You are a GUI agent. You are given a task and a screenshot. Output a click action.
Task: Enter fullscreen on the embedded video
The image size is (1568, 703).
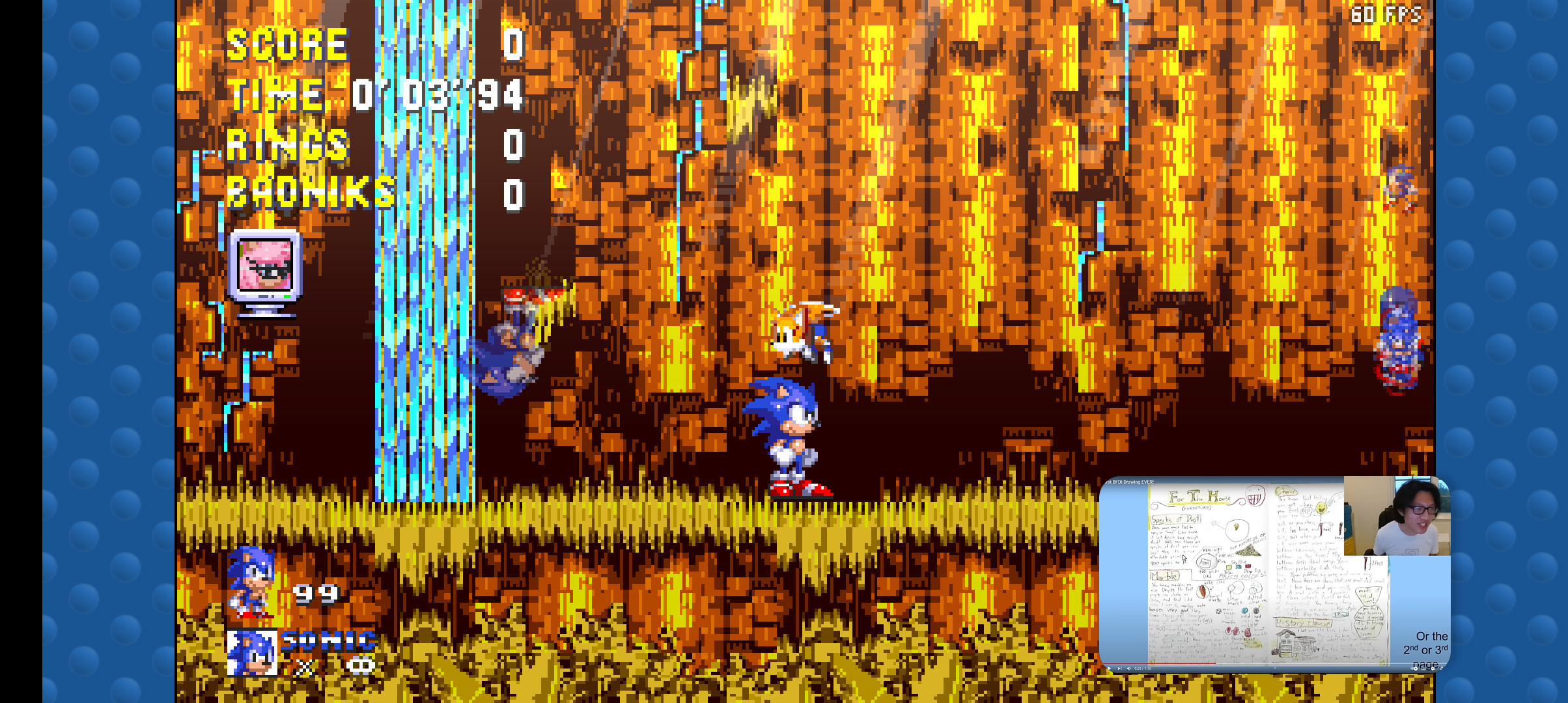click(1444, 669)
